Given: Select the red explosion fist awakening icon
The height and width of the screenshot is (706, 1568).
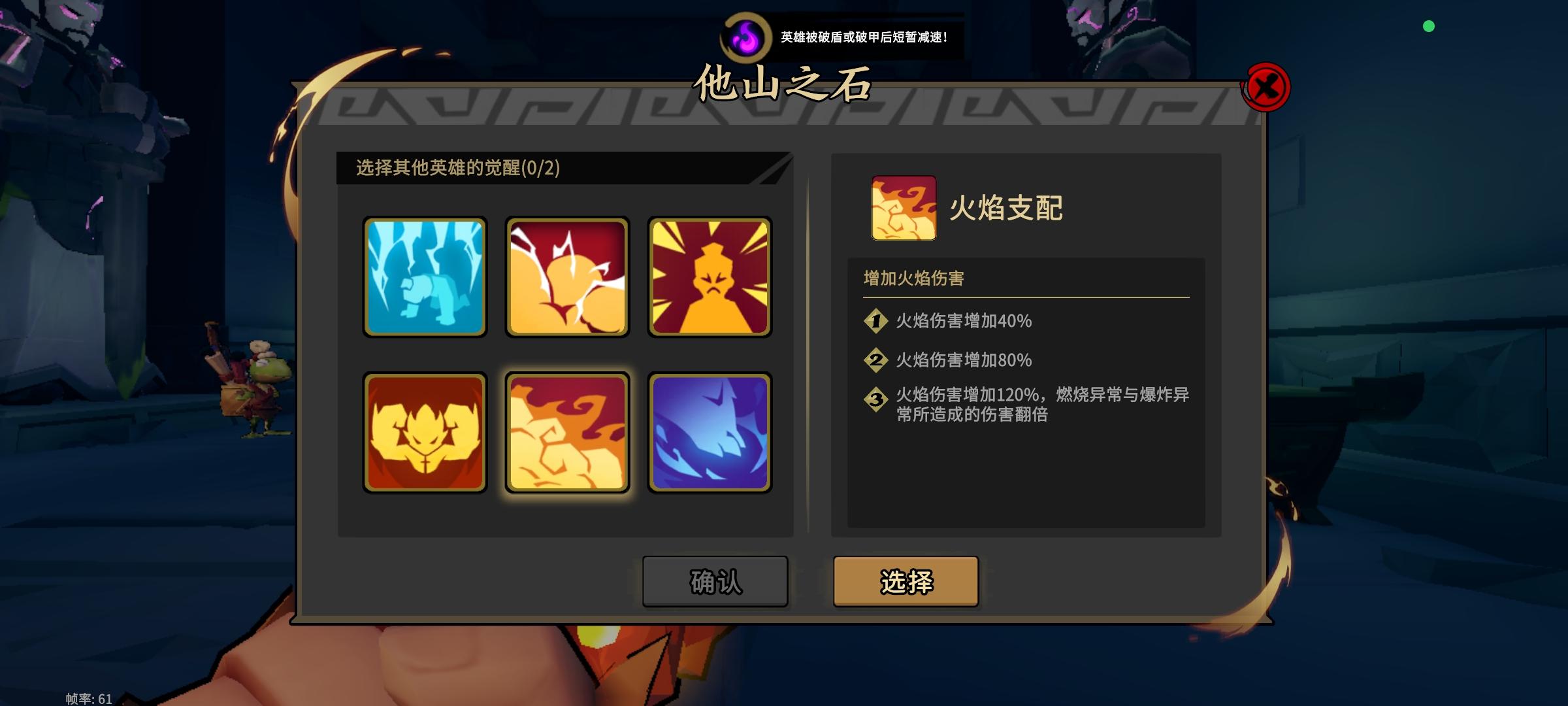Looking at the screenshot, I should point(567,277).
